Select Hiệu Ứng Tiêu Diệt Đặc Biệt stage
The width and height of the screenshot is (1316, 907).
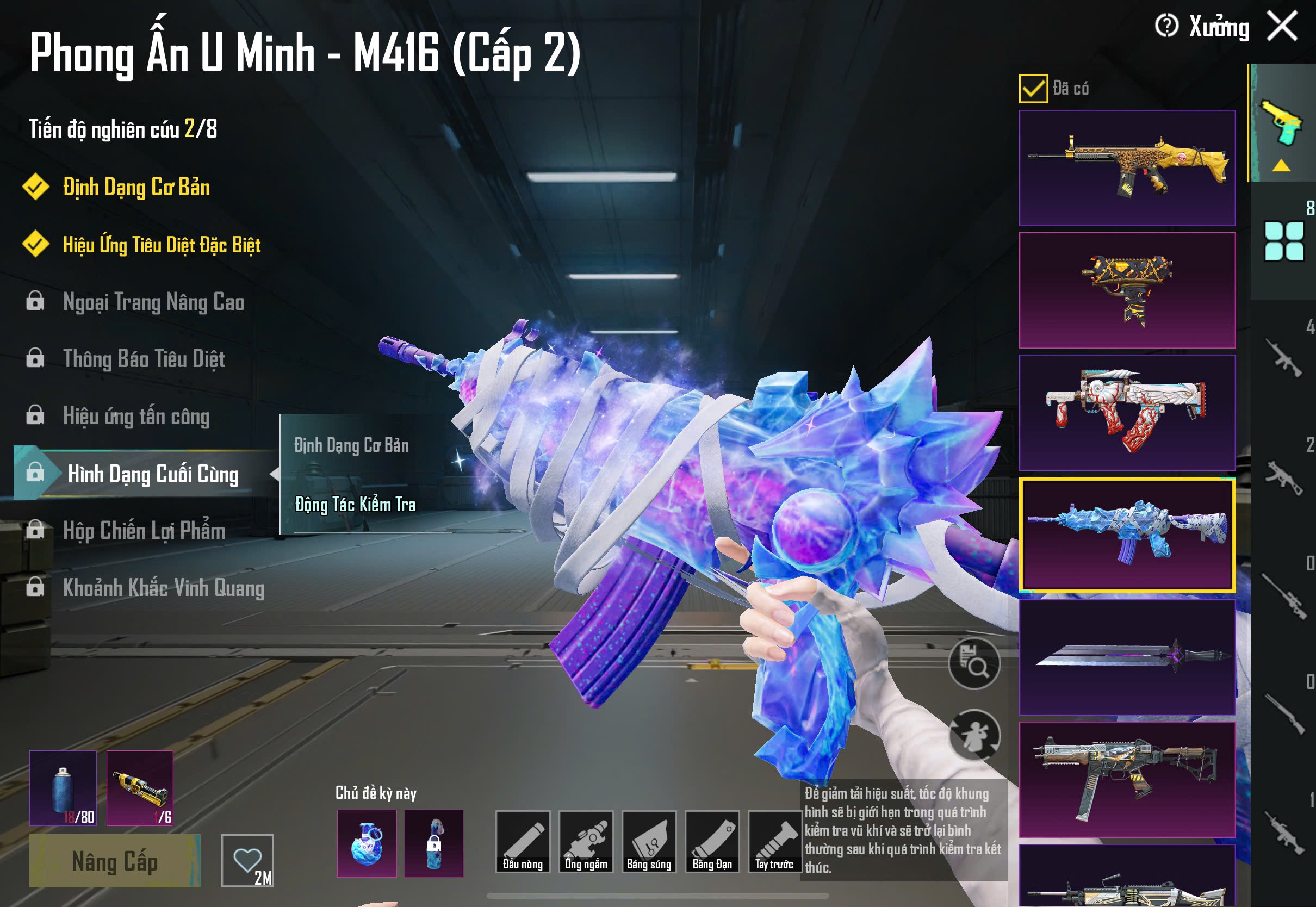pos(162,245)
